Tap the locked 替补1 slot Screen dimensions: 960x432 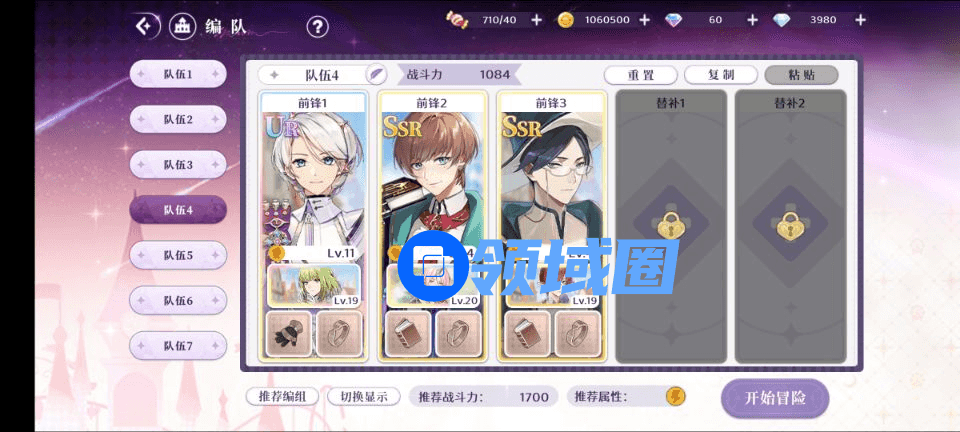point(671,225)
